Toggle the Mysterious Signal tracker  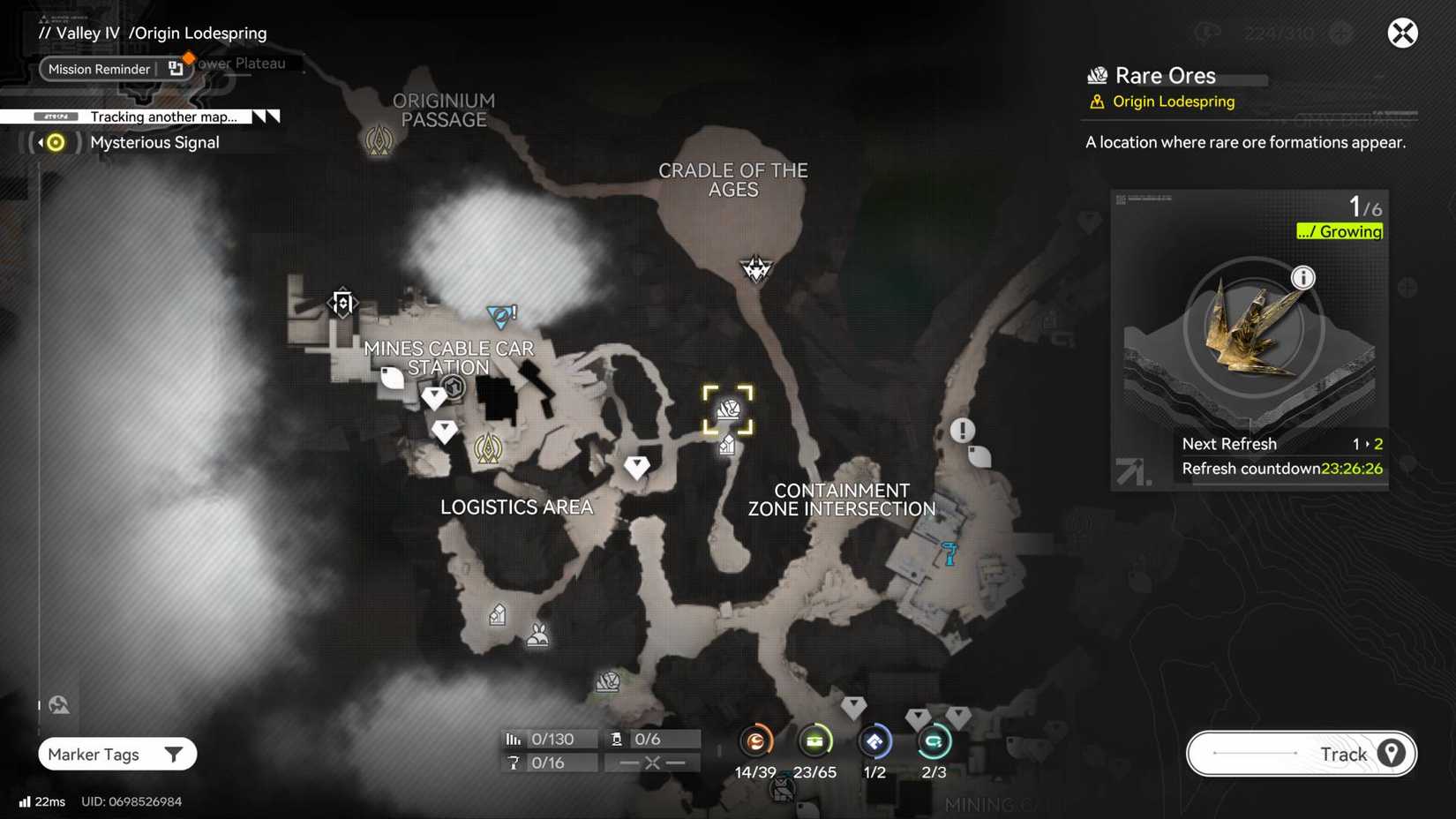(53, 141)
